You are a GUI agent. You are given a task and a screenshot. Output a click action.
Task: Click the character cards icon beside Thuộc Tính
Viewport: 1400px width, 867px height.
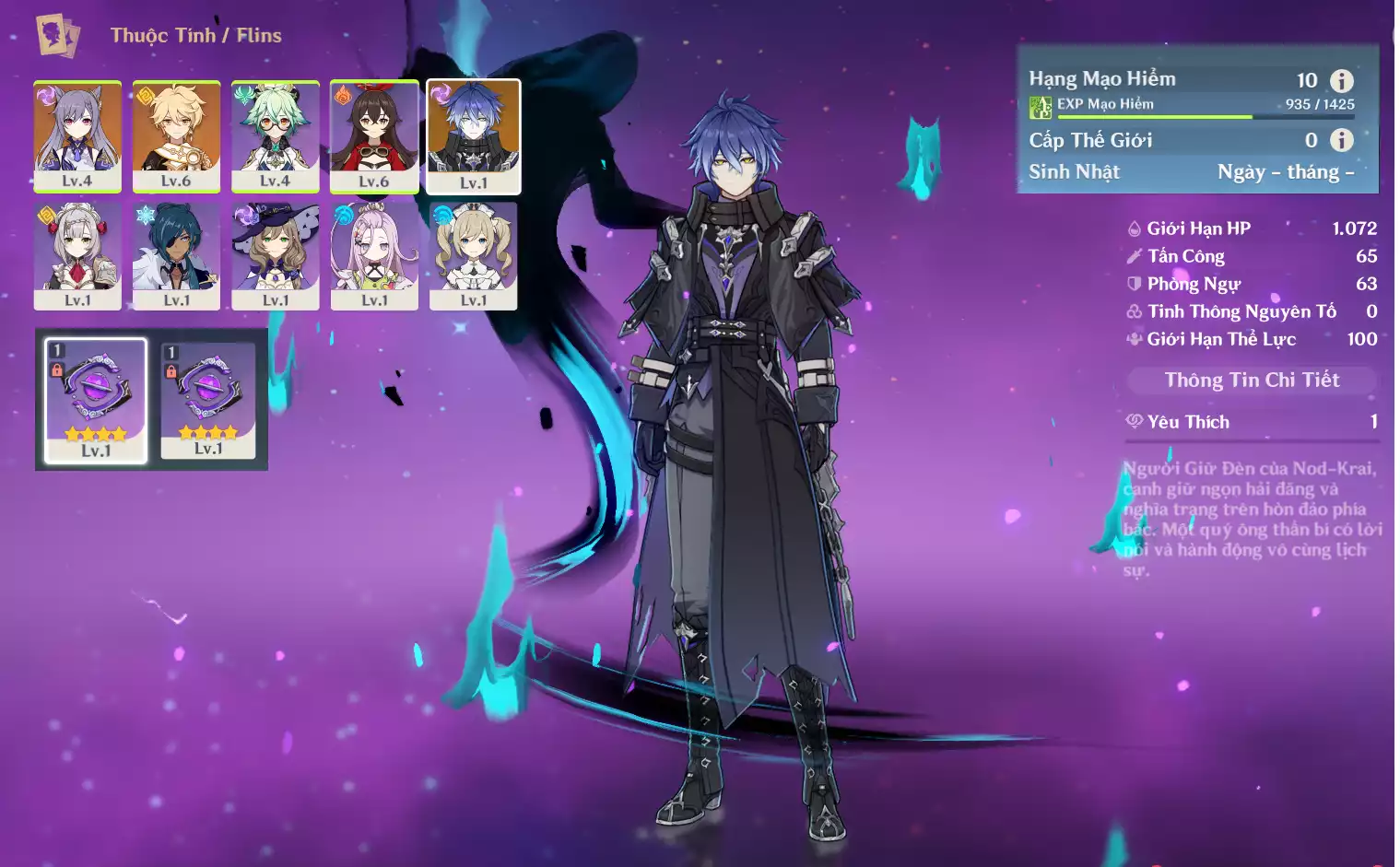point(57,35)
